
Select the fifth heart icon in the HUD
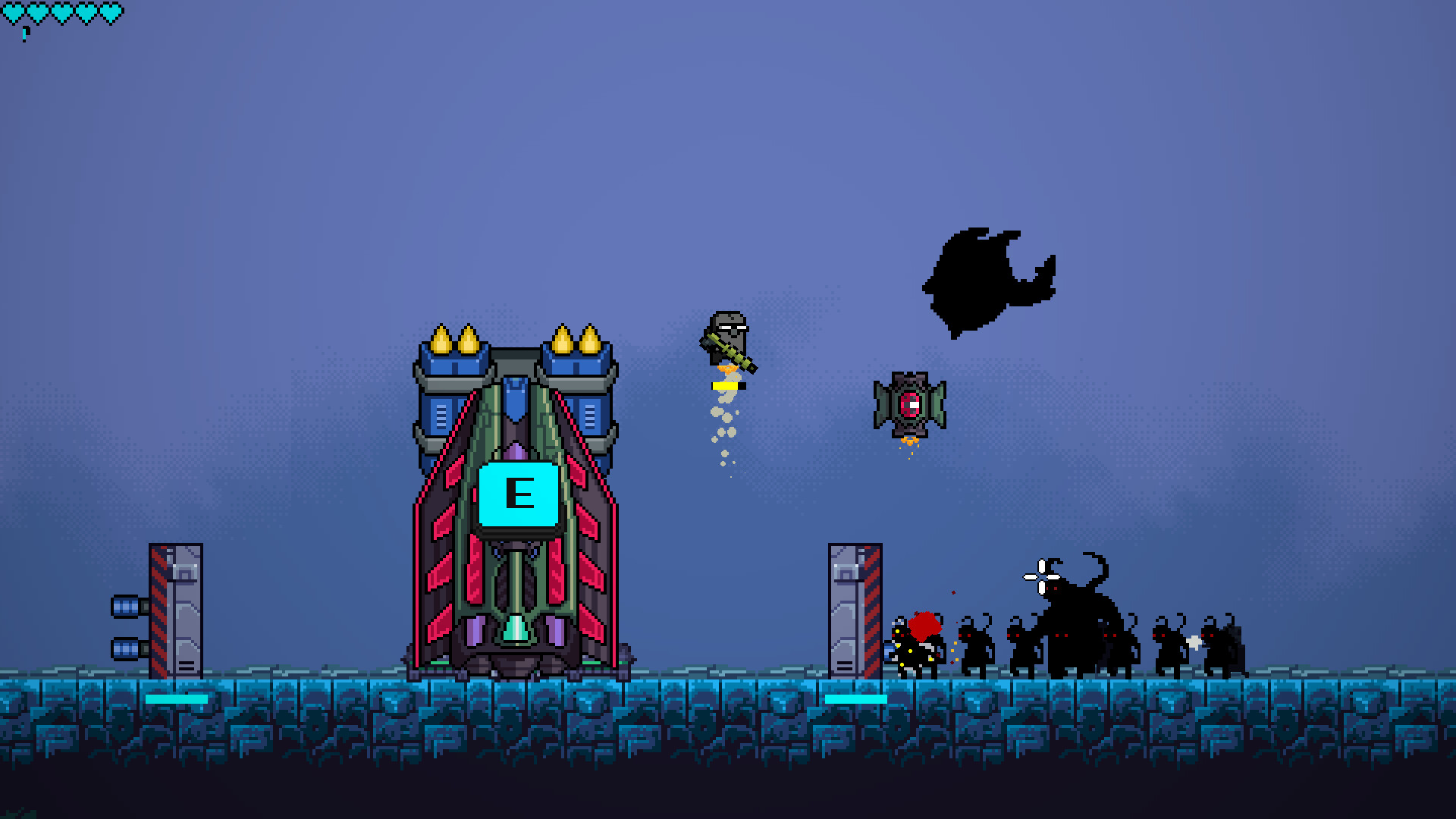point(111,11)
